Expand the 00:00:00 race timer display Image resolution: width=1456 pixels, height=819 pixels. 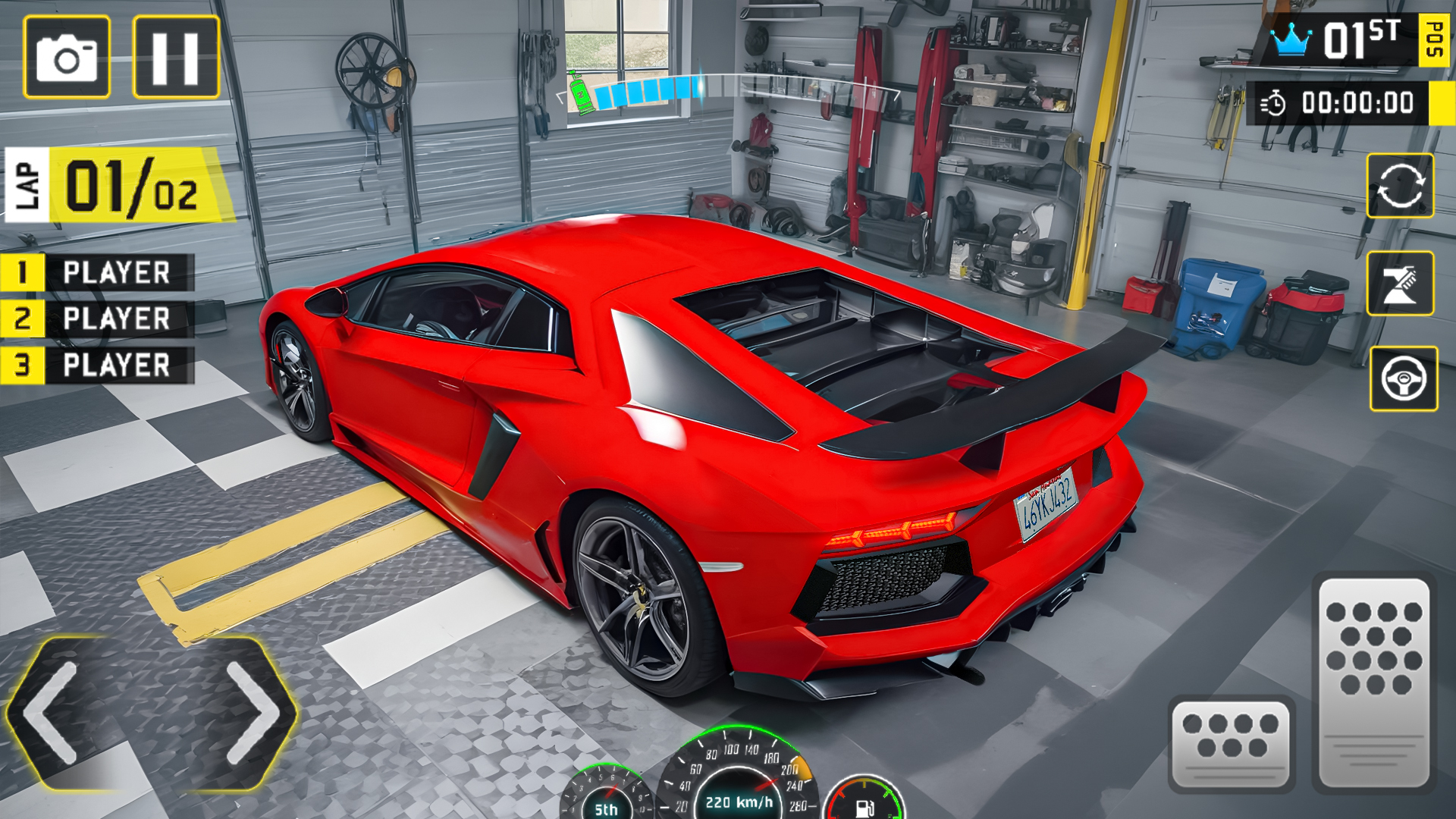click(1357, 103)
